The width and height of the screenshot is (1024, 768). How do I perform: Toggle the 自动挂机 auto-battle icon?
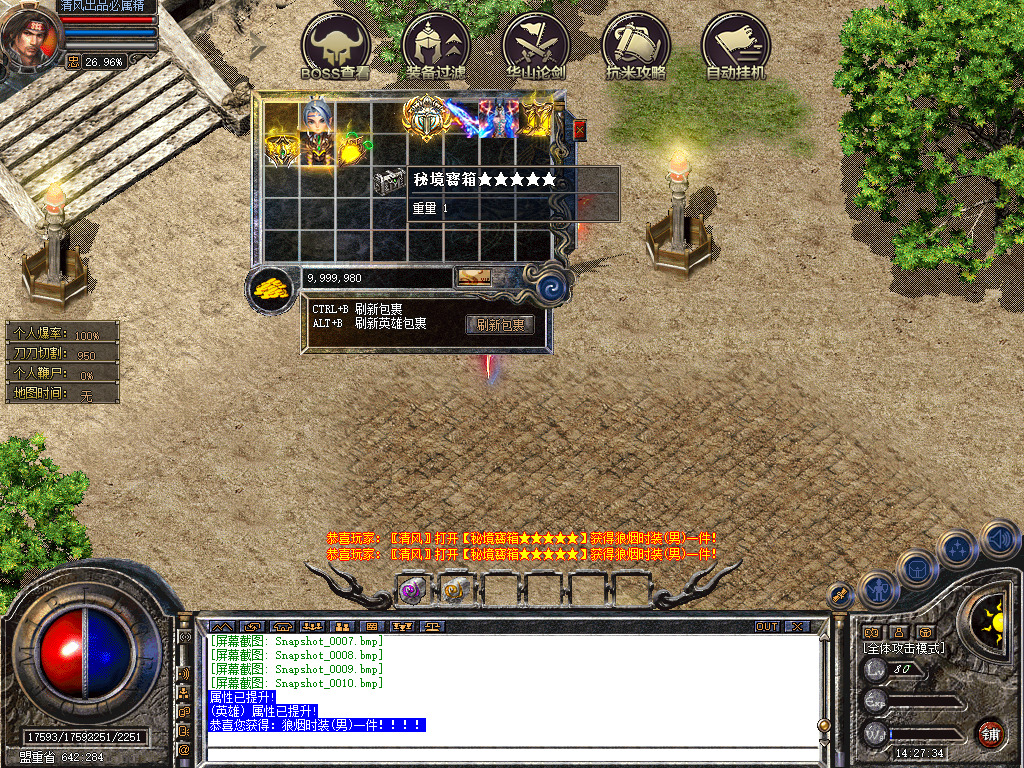736,47
